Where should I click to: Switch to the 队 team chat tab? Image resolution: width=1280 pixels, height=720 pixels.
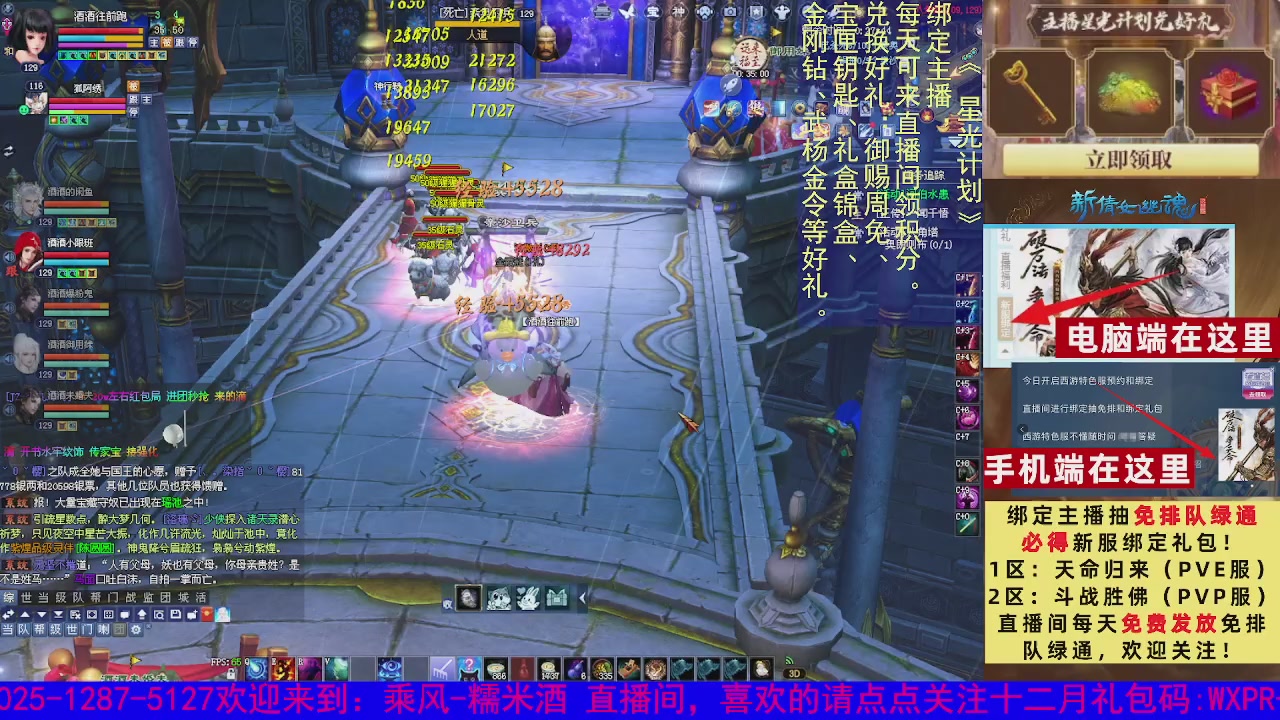coord(78,598)
